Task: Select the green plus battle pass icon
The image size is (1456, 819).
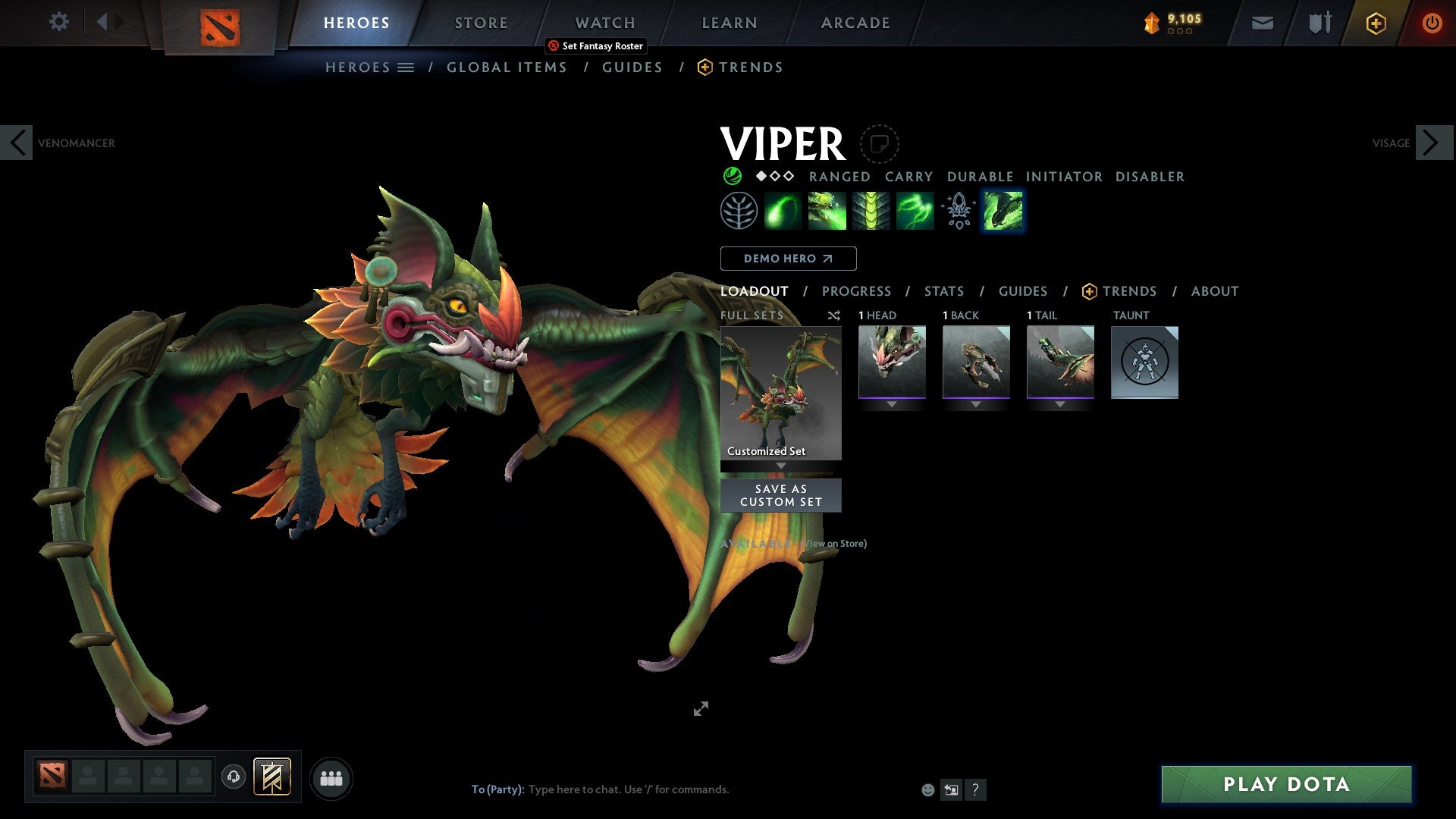Action: tap(1375, 23)
